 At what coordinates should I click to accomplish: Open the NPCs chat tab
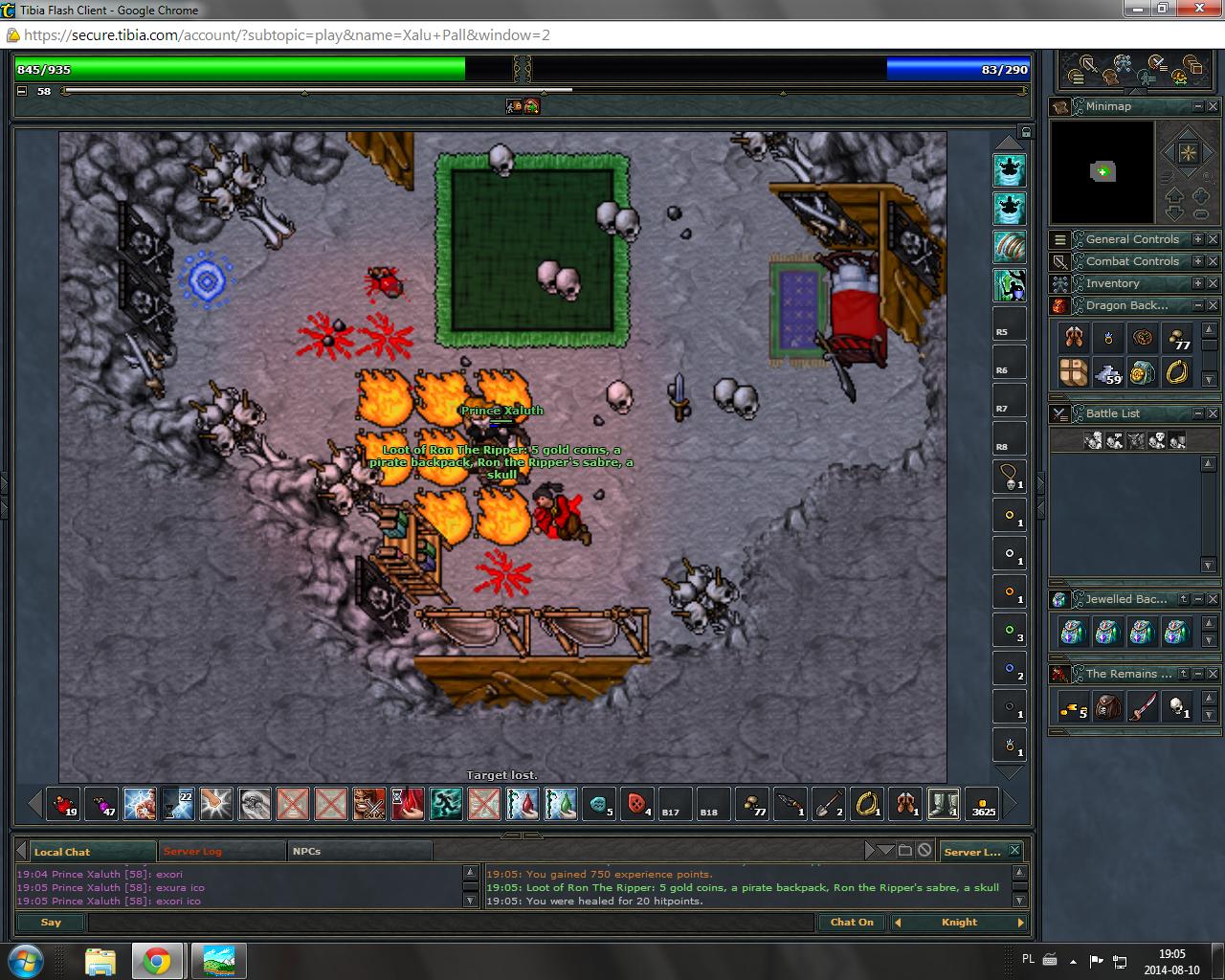pos(307,851)
